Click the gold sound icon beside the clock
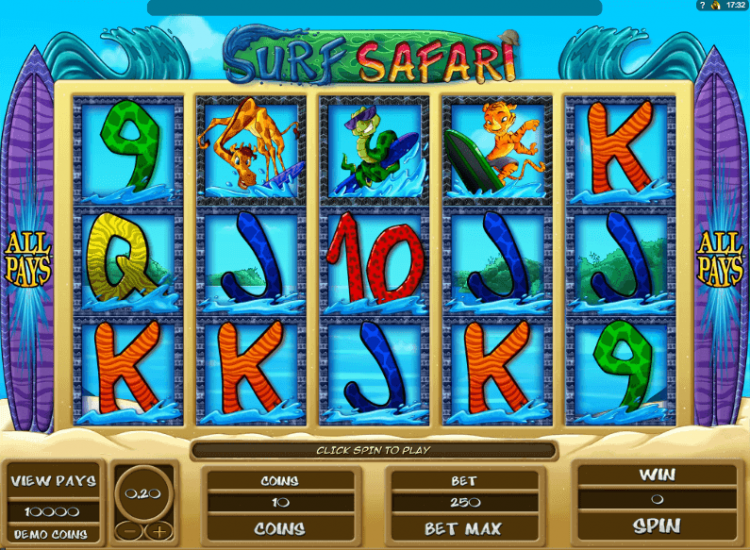This screenshot has width=750, height=550. click(715, 6)
